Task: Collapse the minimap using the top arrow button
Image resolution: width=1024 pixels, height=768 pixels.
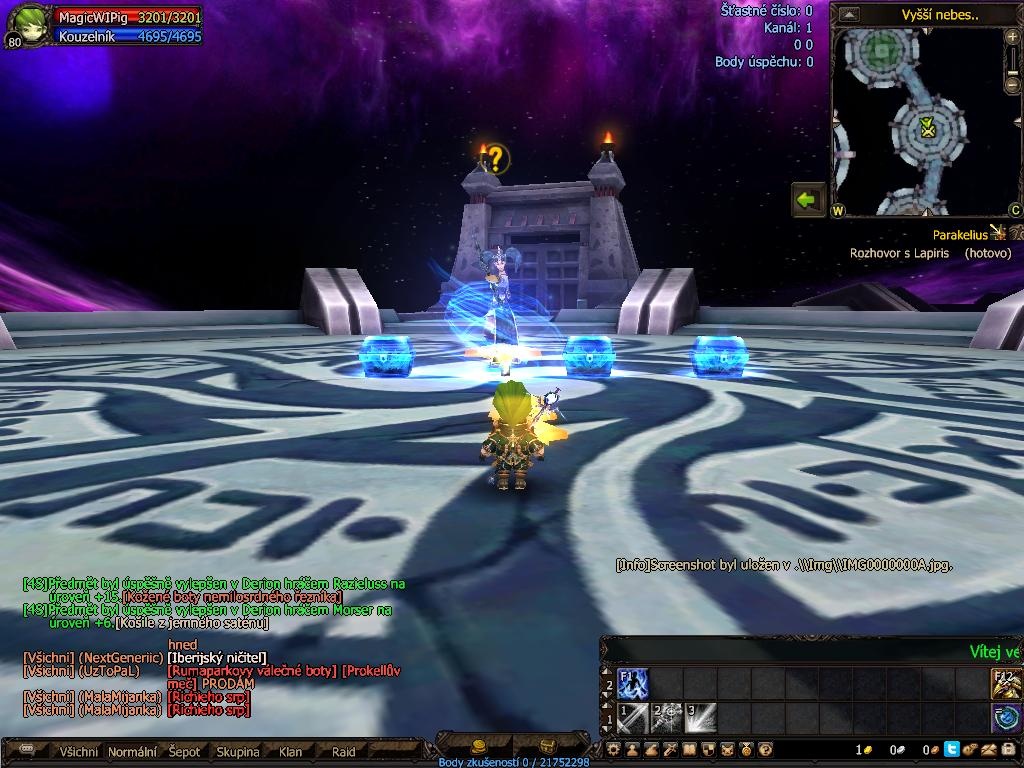Action: click(x=849, y=14)
